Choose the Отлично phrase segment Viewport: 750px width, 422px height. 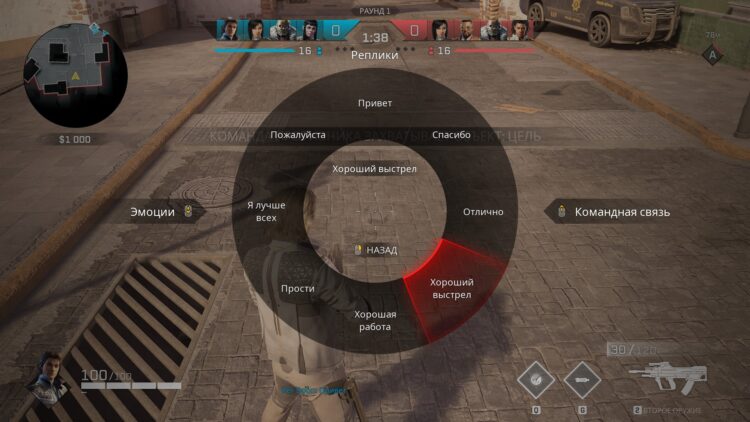click(x=483, y=212)
